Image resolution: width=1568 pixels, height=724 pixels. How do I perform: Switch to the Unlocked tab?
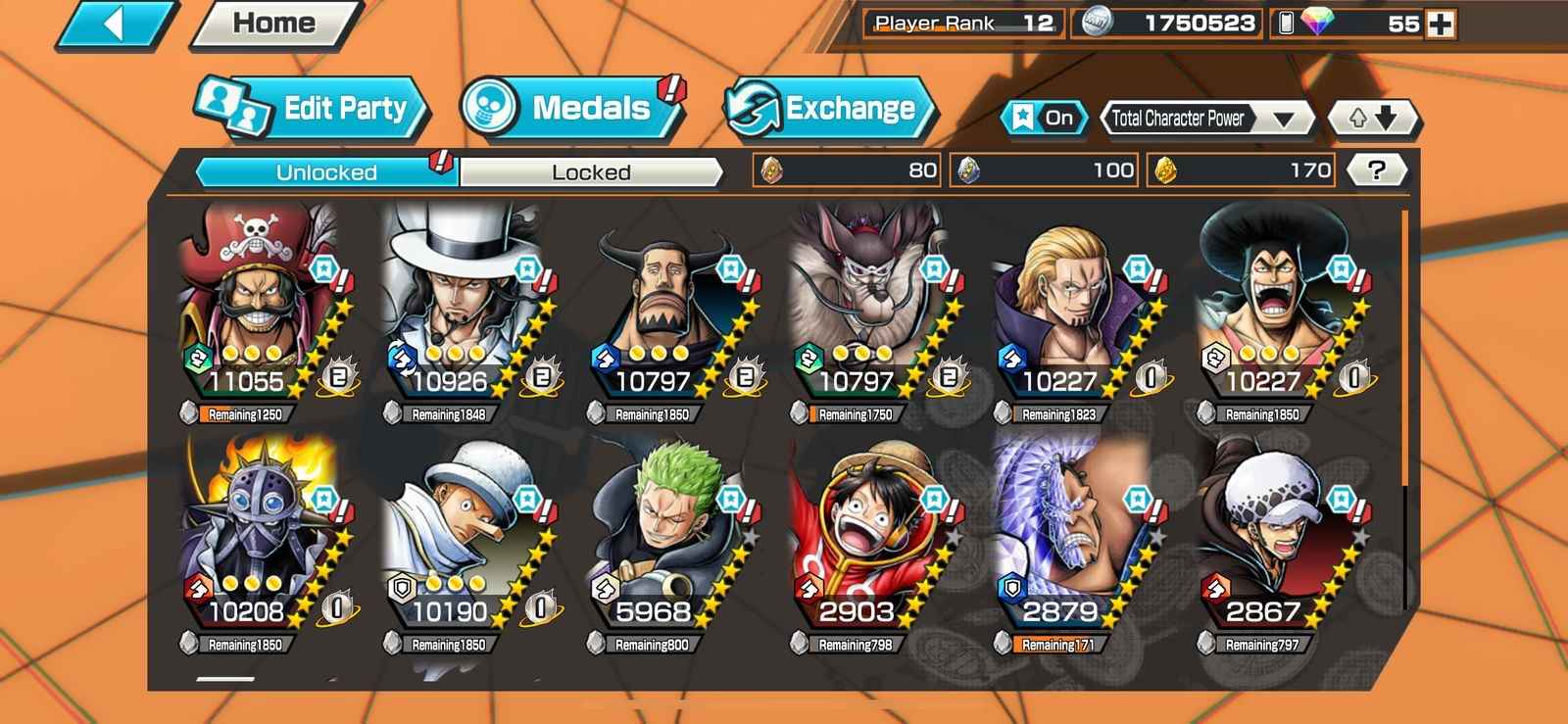[x=326, y=172]
